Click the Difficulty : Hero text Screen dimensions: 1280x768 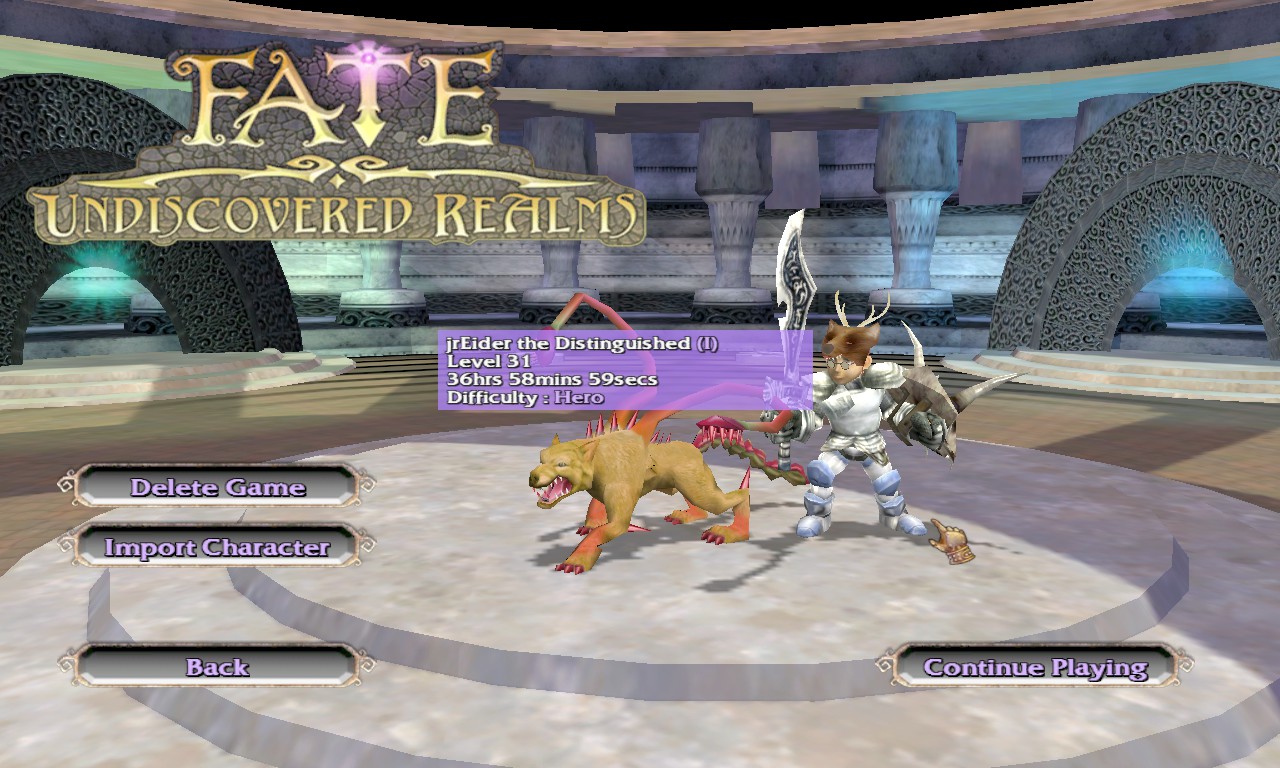(525, 397)
